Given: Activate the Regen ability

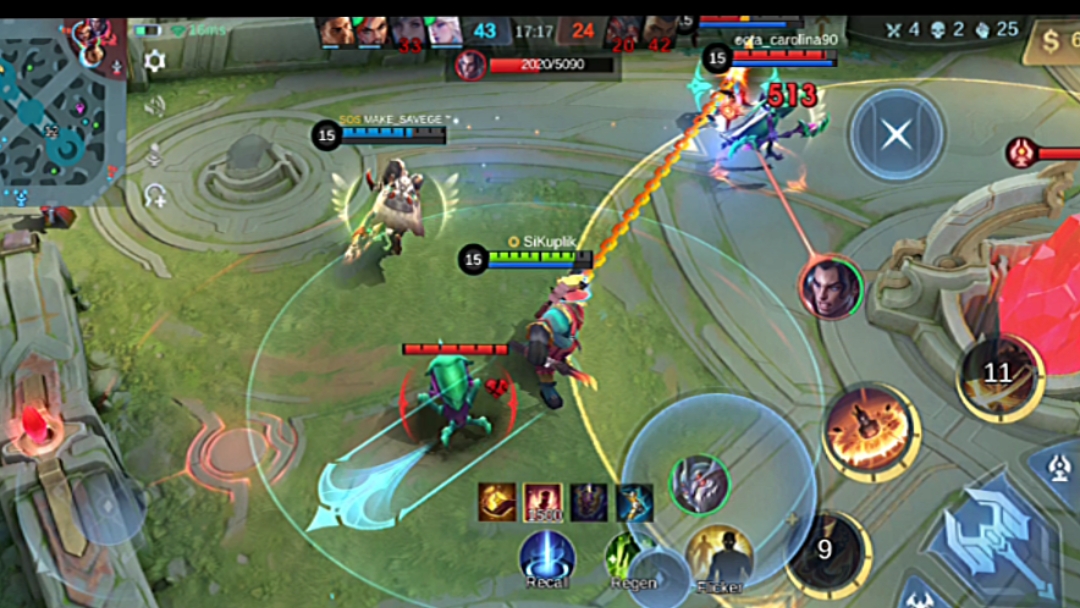Looking at the screenshot, I should tap(630, 557).
